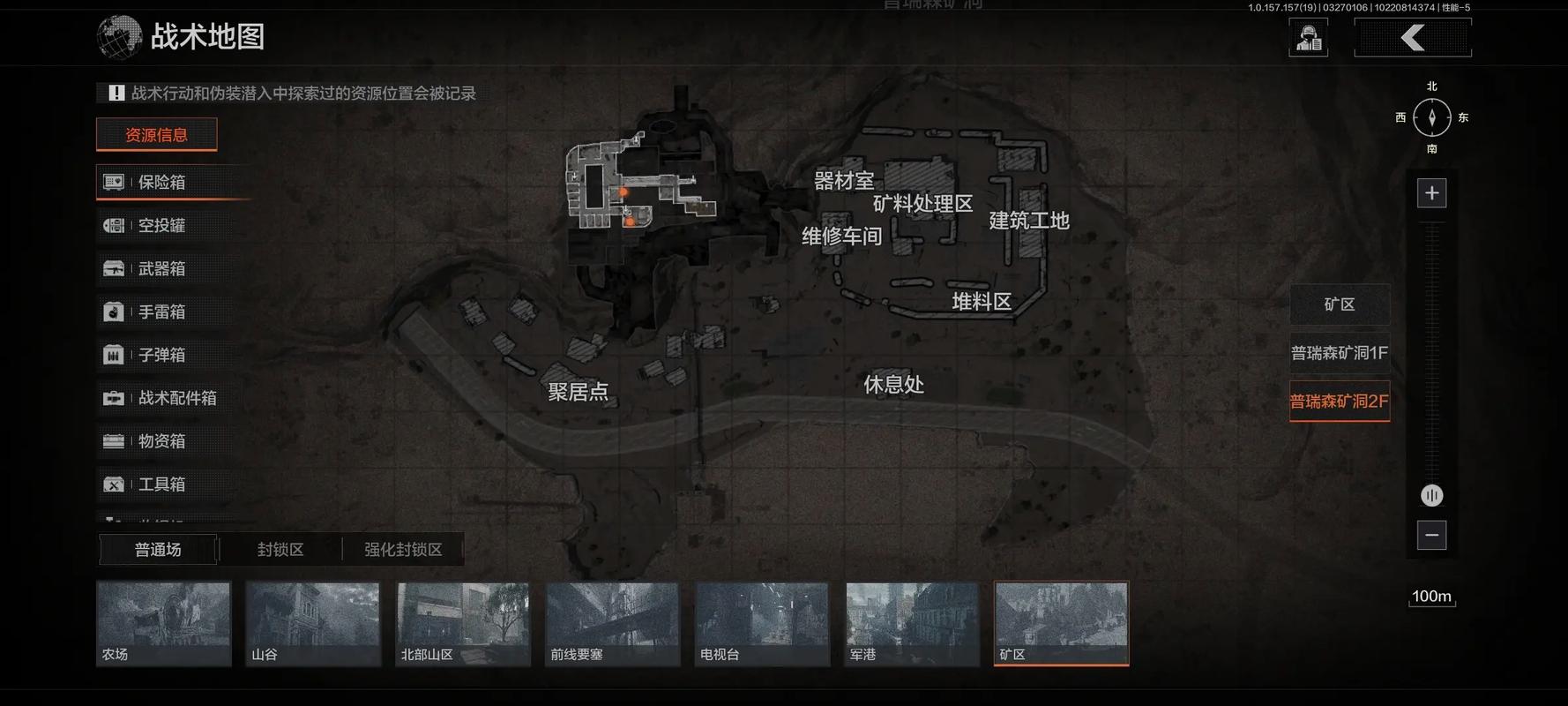
Task: Click the 武器箱 weapon crate icon
Action: click(x=113, y=268)
